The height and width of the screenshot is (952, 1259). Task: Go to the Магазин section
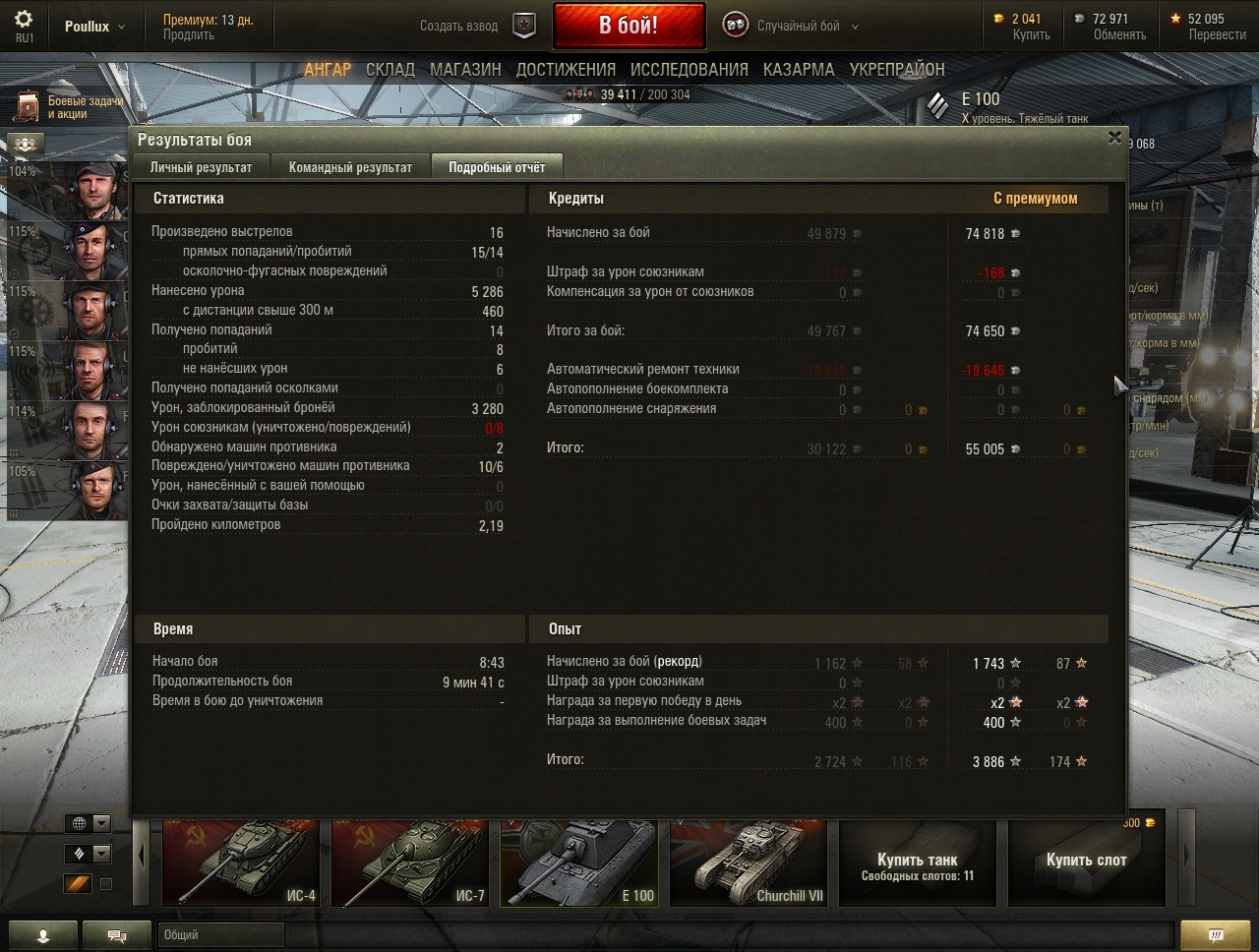[x=465, y=70]
